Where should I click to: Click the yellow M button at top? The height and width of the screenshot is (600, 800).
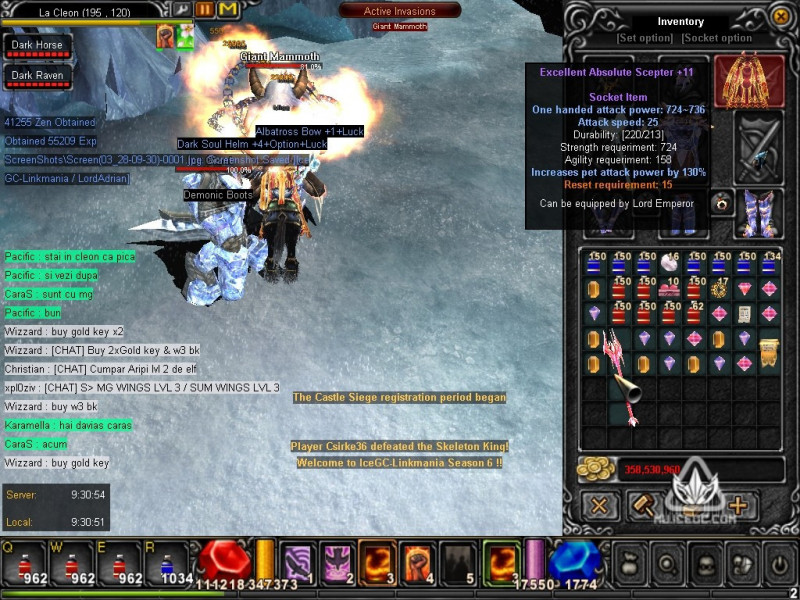228,9
